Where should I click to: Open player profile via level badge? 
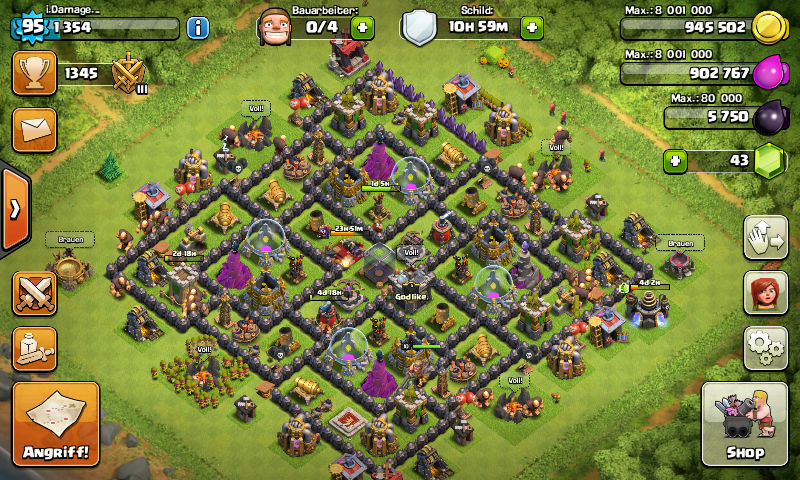30,25
